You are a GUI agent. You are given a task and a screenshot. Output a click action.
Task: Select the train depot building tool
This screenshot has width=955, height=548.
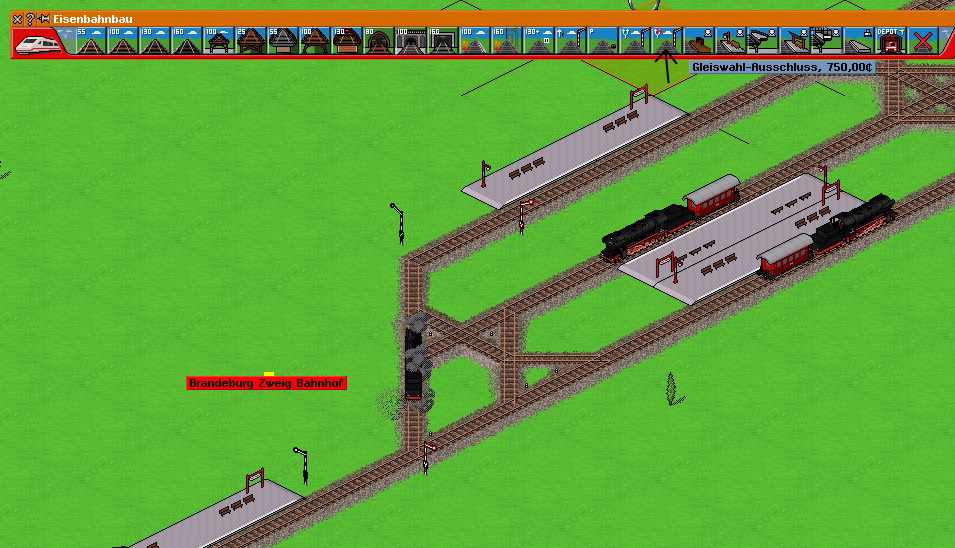coord(889,41)
